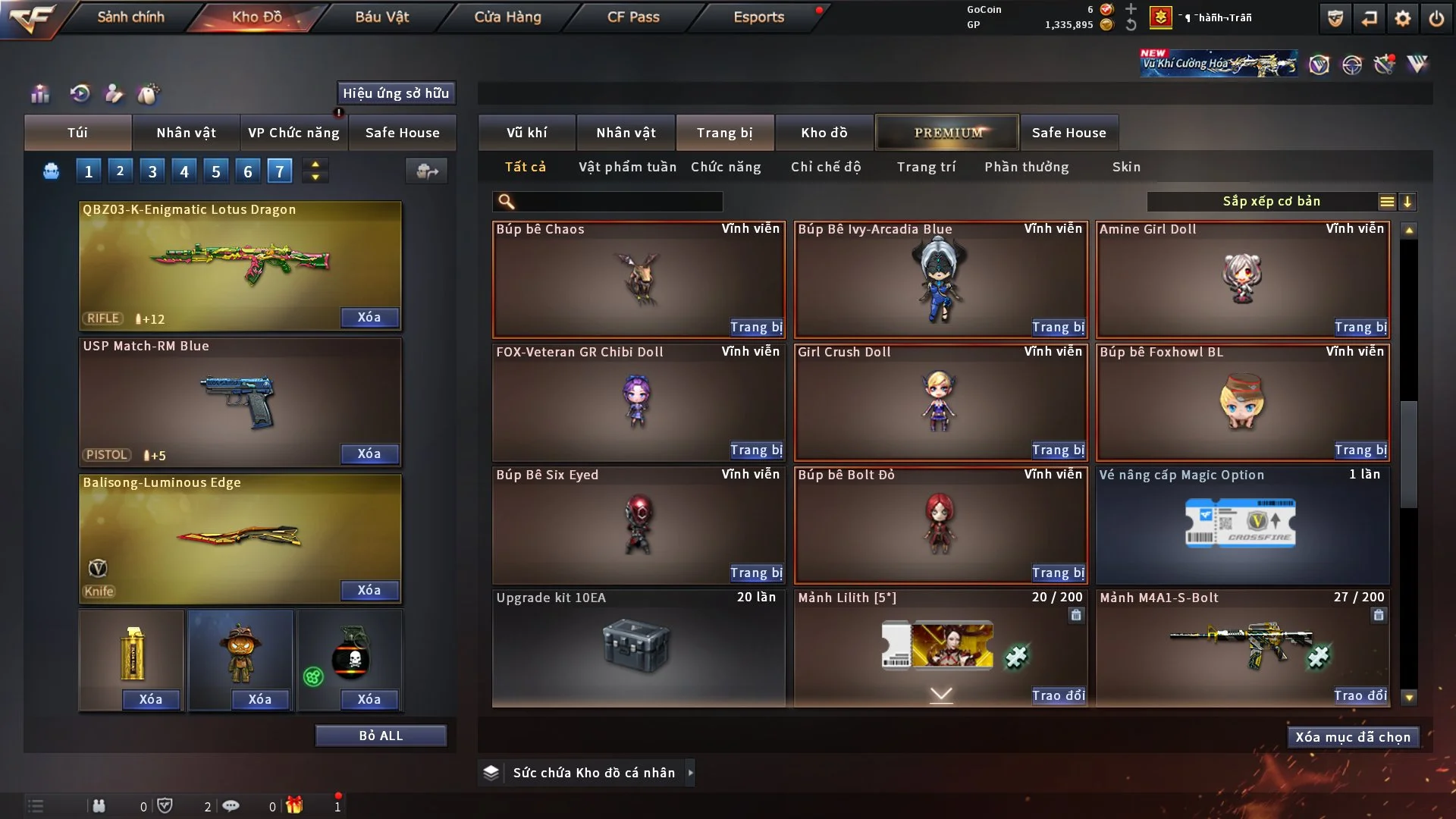Image resolution: width=1456 pixels, height=819 pixels.
Task: Remove the QBZ03-K Enigmatic Lotus Dragon rifle
Action: (x=369, y=317)
